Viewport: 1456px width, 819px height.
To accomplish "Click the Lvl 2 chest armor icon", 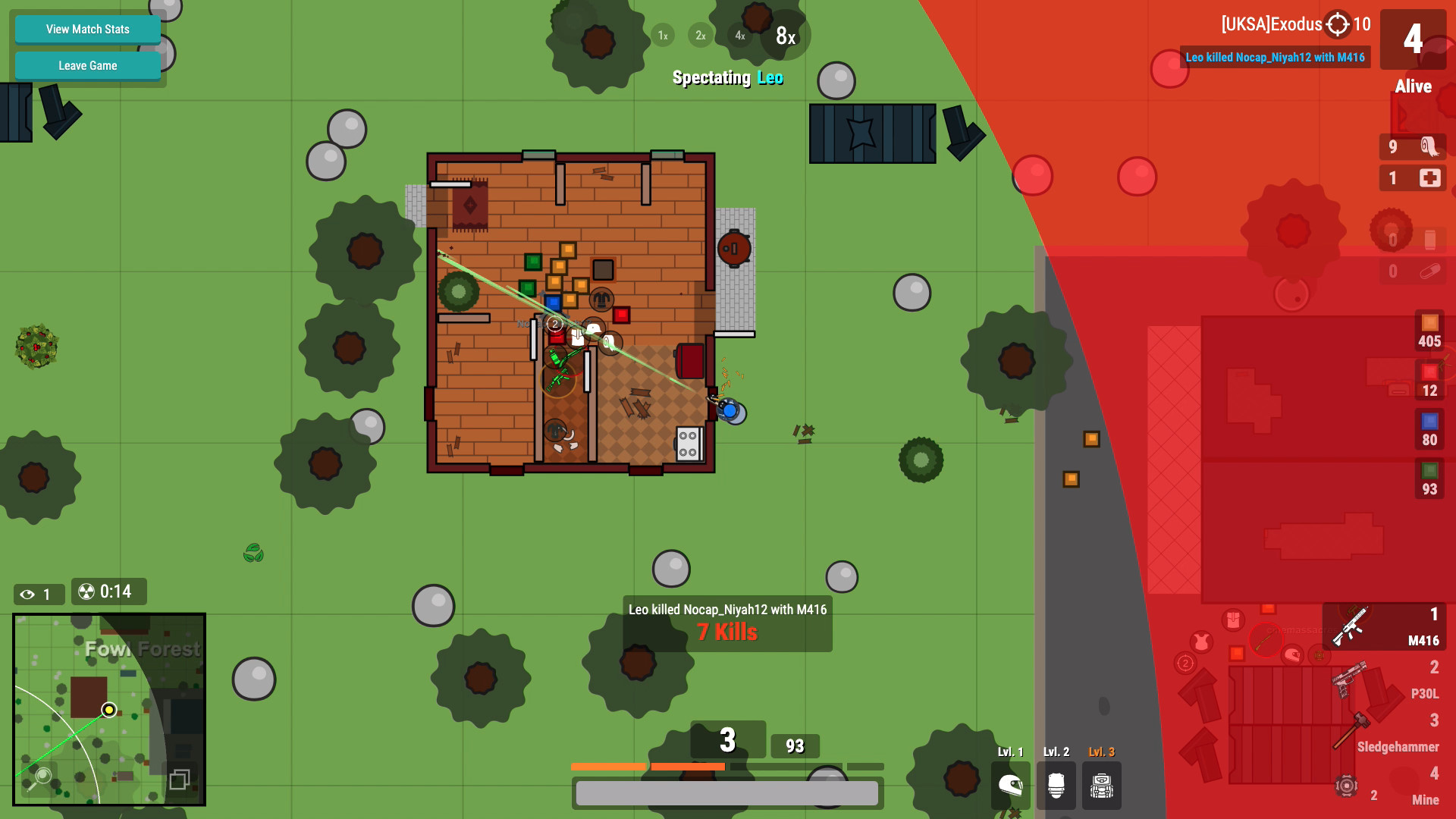I will [x=1056, y=786].
